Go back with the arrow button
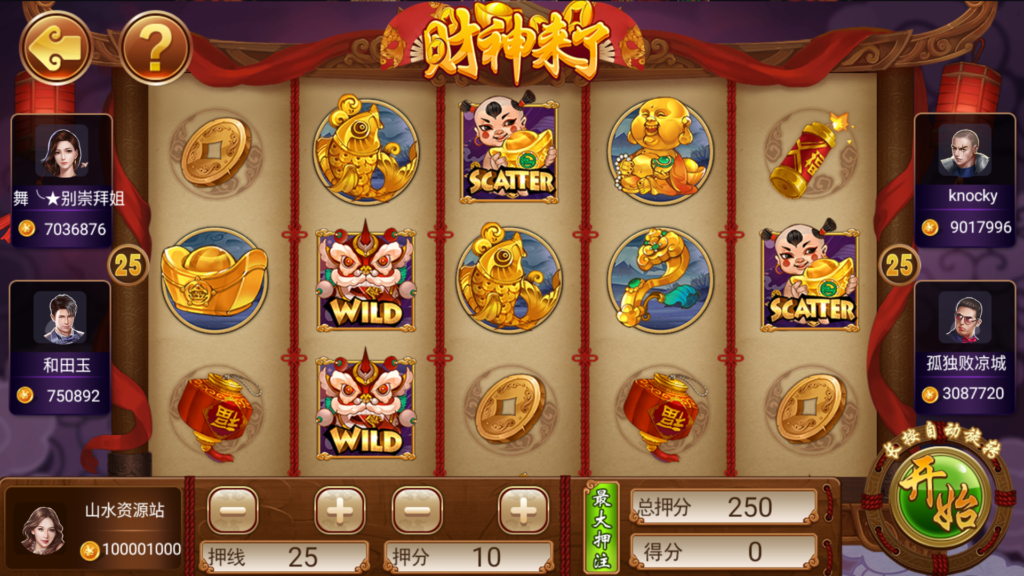The height and width of the screenshot is (576, 1024). tap(55, 47)
